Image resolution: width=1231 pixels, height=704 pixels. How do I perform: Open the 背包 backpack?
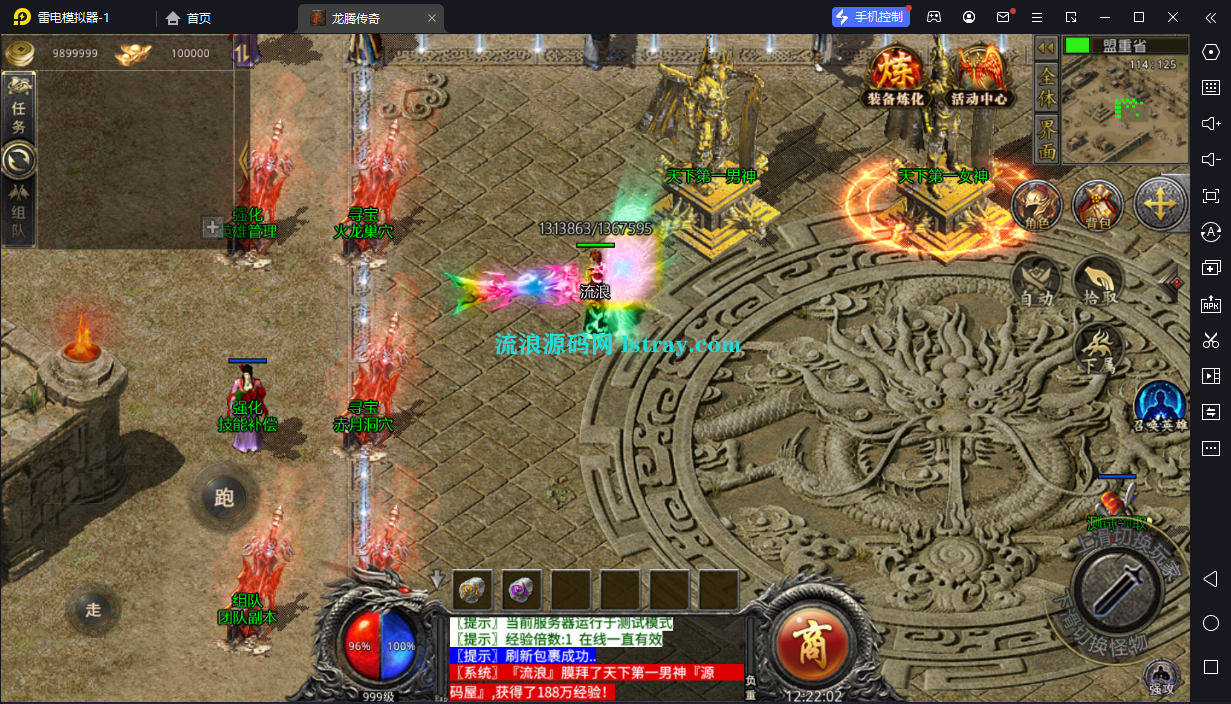(1097, 206)
